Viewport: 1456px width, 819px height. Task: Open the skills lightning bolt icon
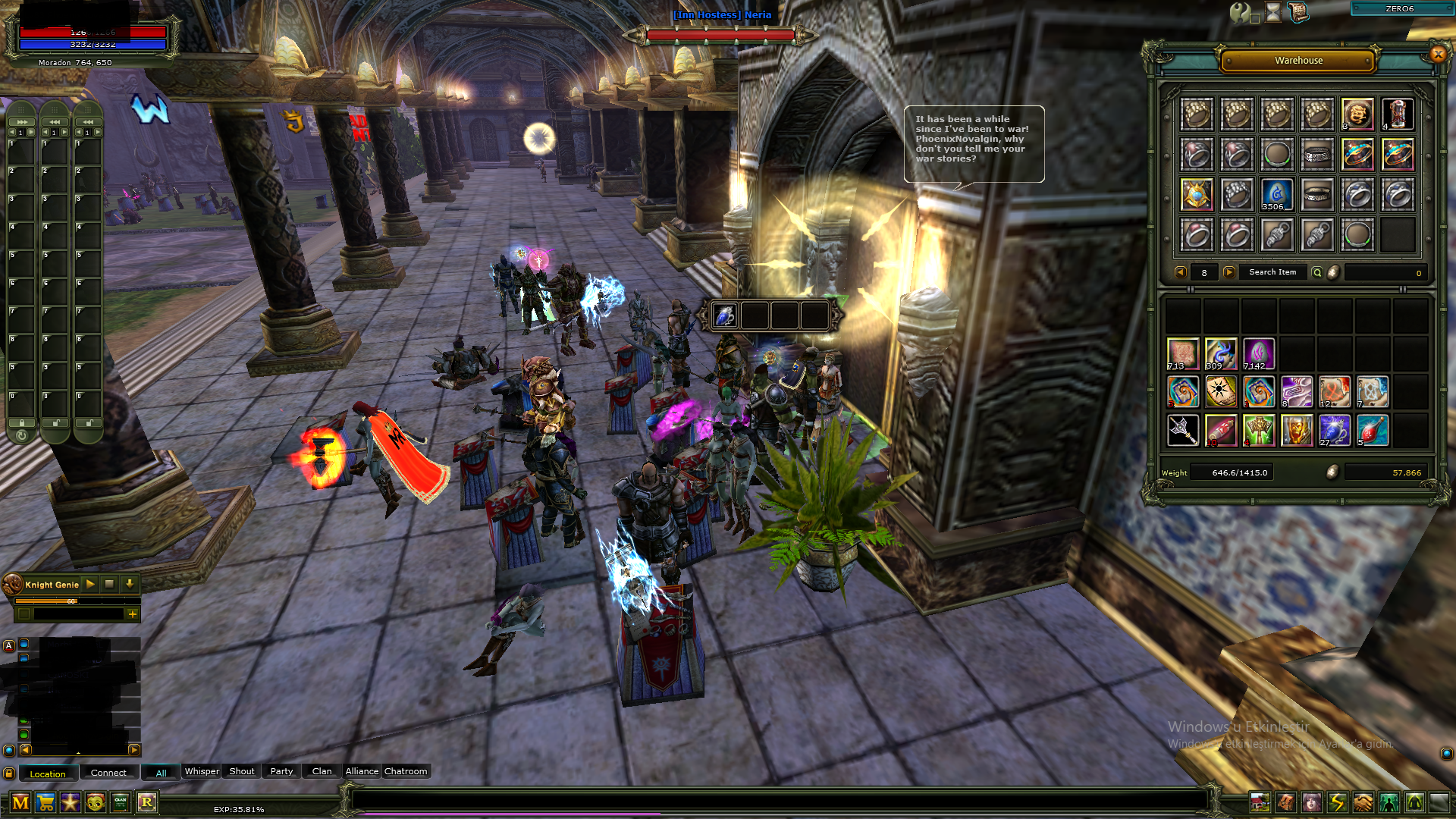[x=1338, y=802]
